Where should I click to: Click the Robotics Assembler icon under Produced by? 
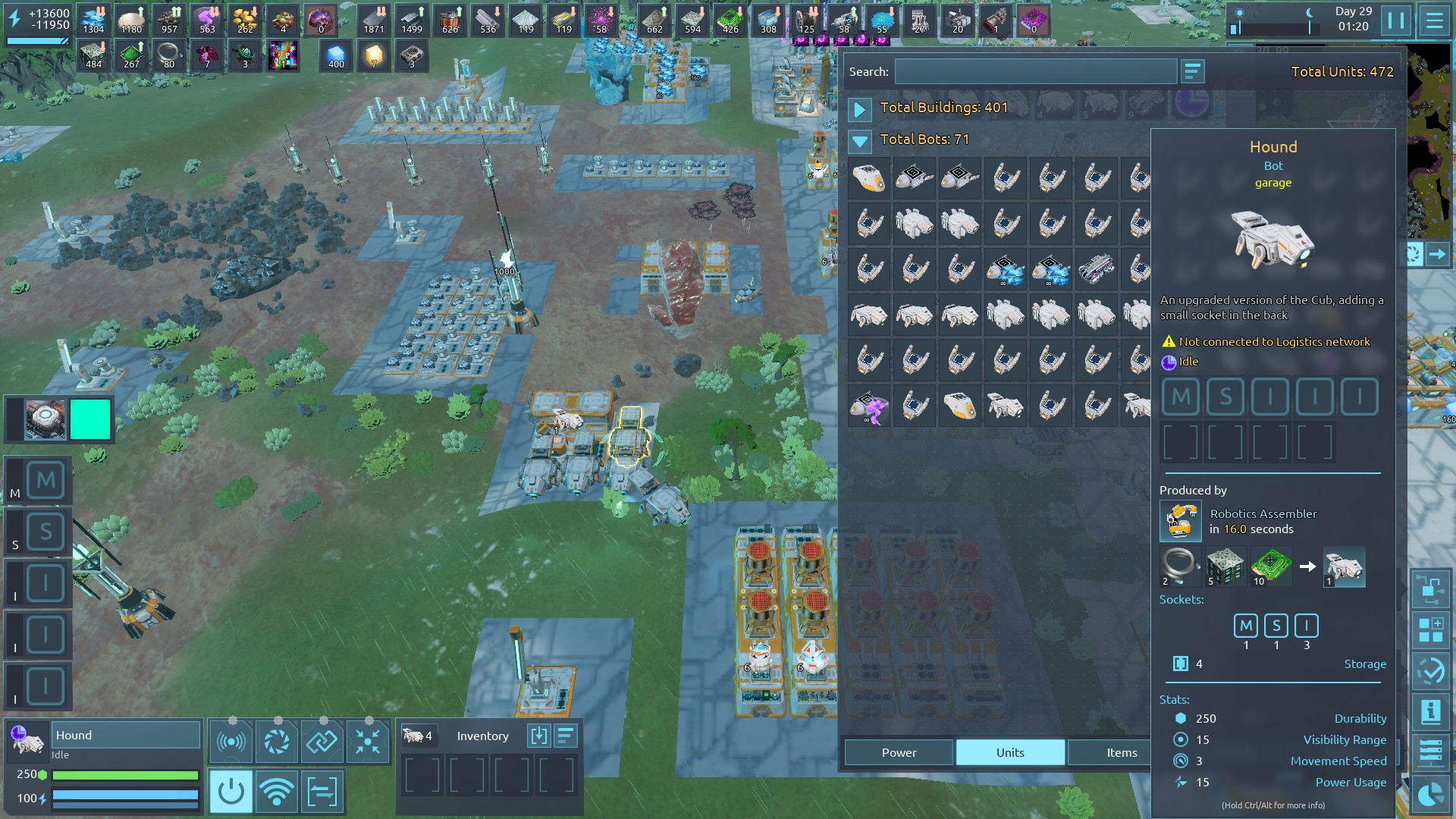(1180, 522)
